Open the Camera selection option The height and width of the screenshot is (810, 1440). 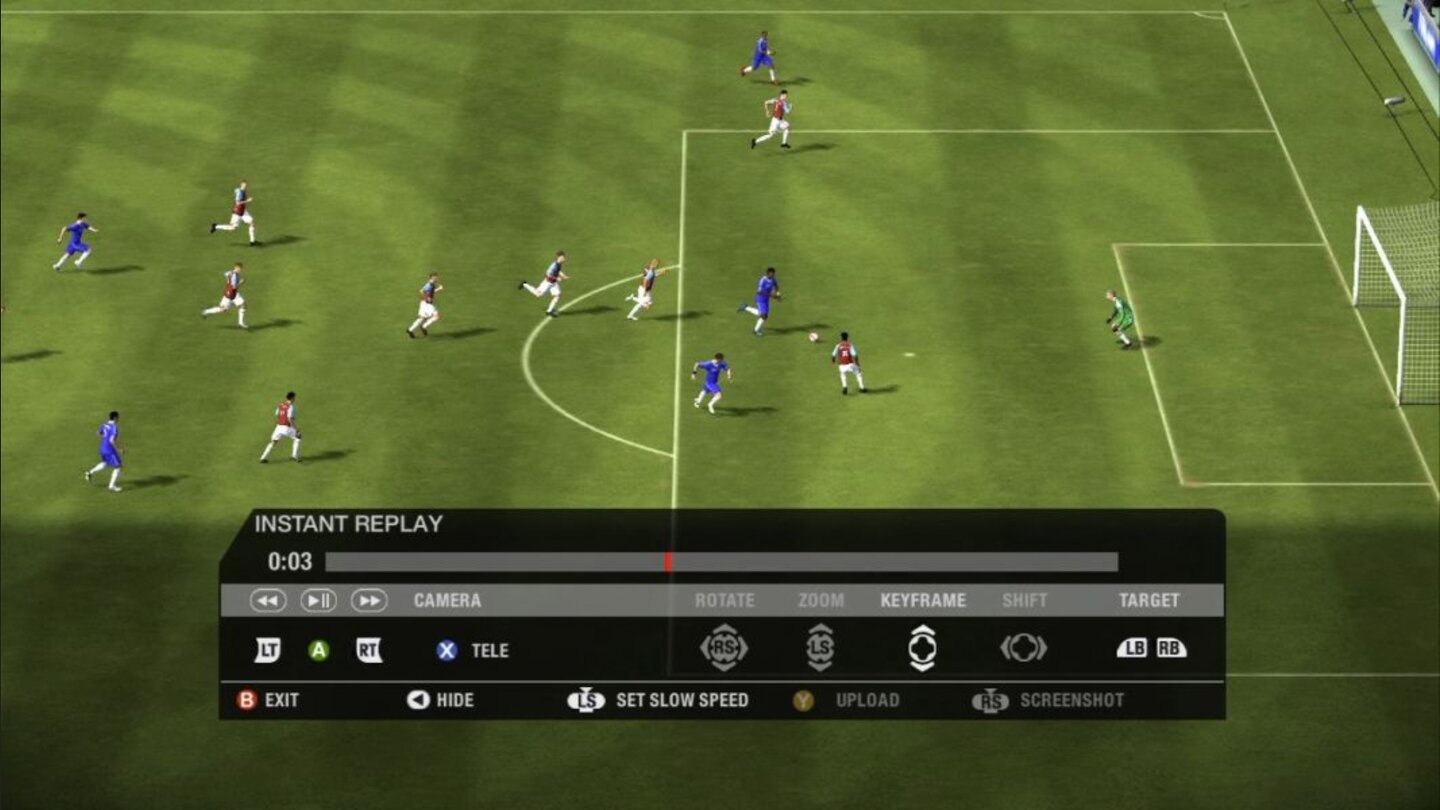tap(447, 600)
